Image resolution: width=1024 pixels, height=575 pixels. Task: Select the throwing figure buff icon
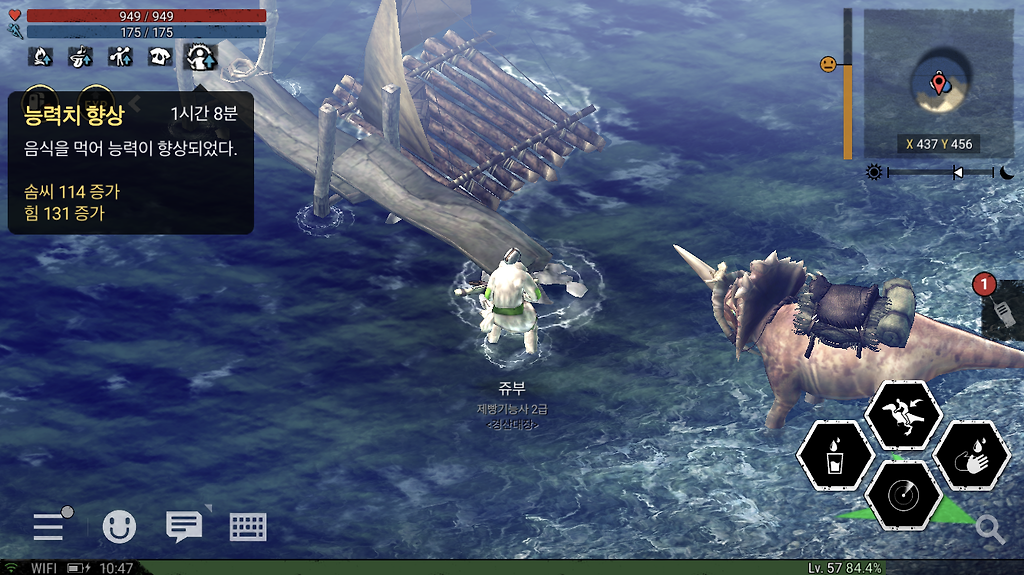[x=121, y=57]
